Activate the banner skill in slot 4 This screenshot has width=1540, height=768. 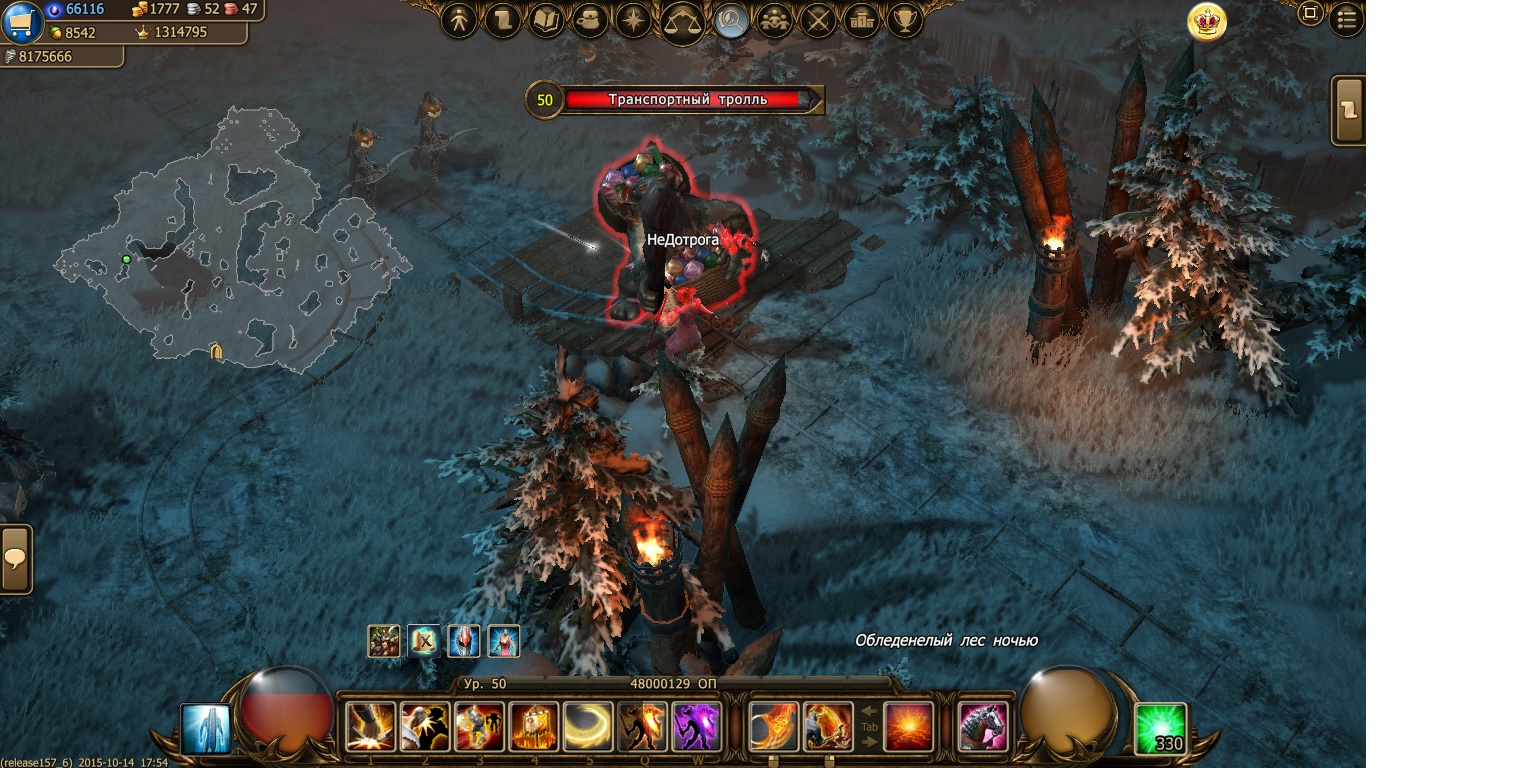click(533, 726)
